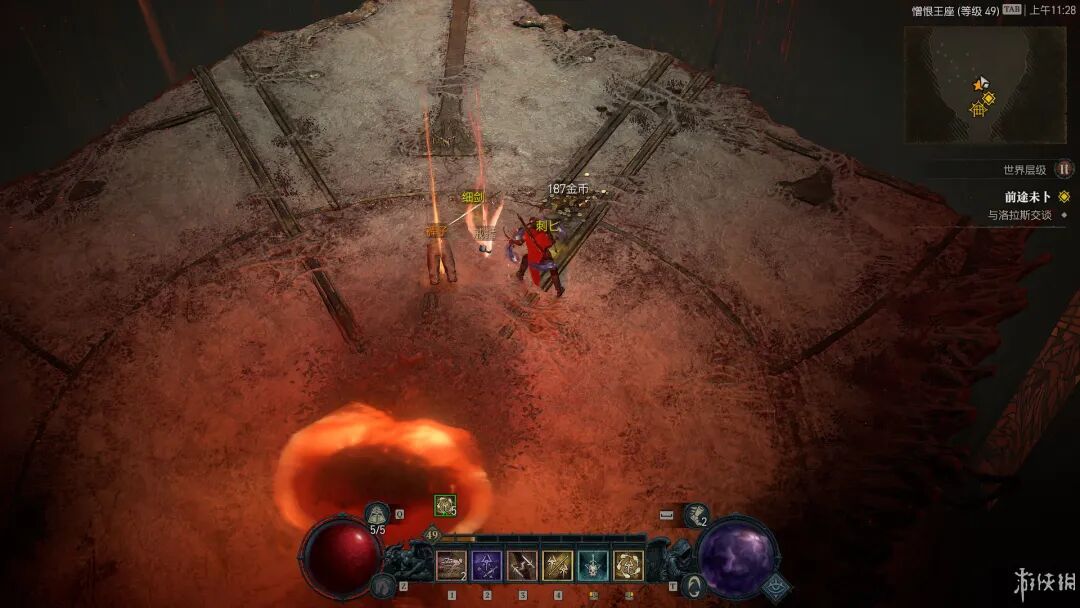This screenshot has height=608, width=1080.
Task: Open the 世界层级 world tier icon
Action: point(1065,170)
